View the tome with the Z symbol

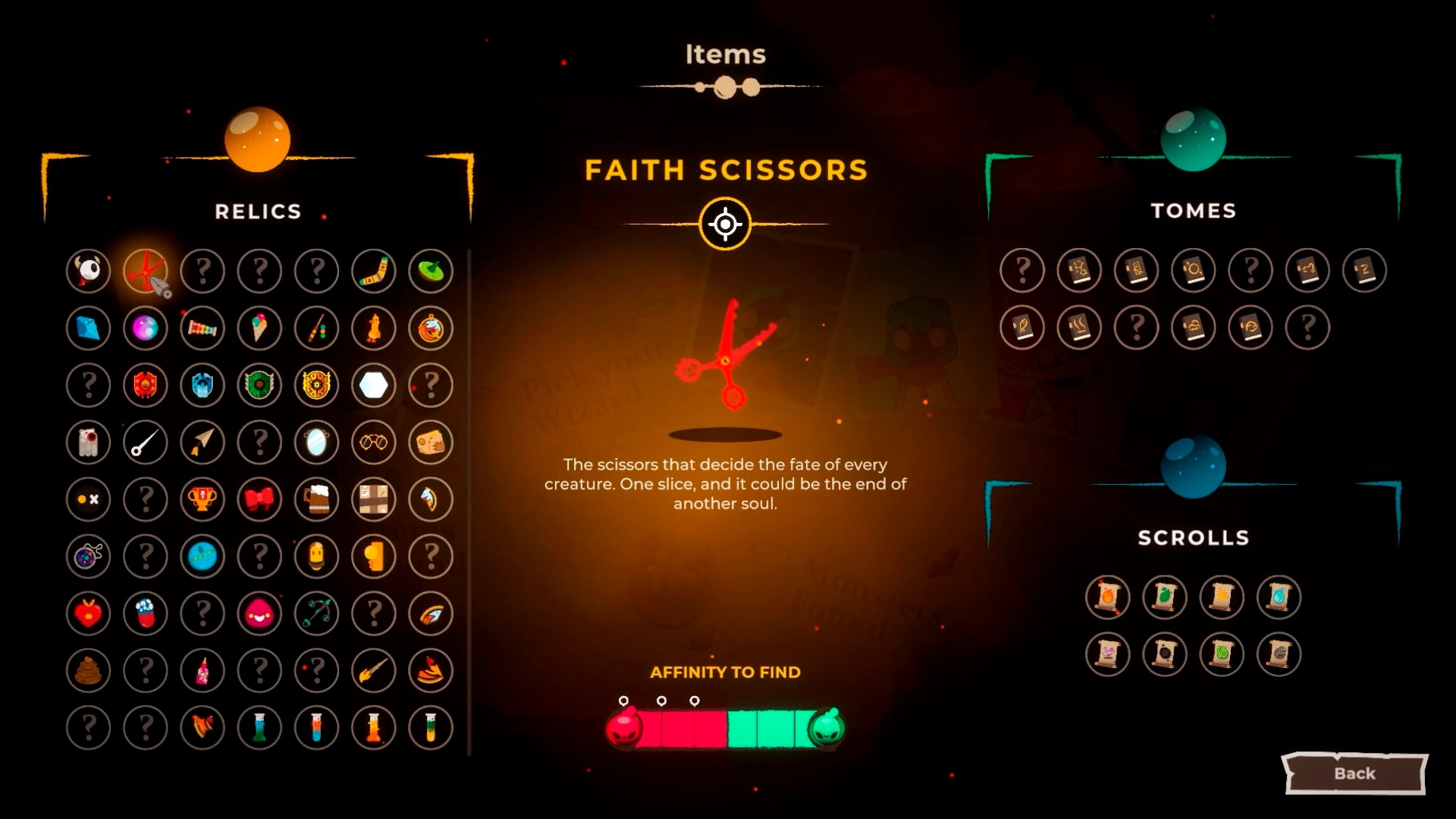click(x=1364, y=270)
